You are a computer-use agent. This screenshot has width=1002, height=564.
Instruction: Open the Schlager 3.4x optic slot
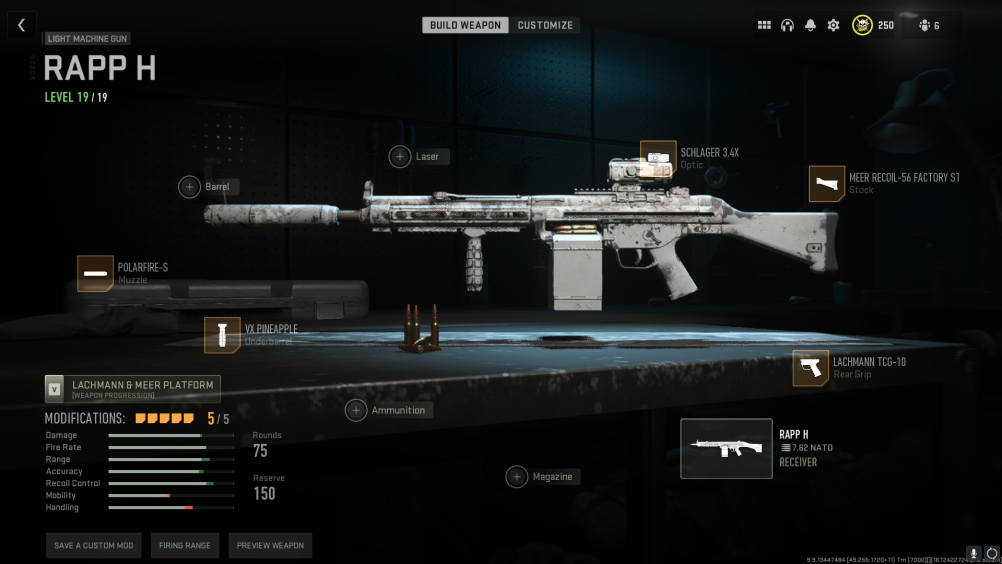(658, 158)
